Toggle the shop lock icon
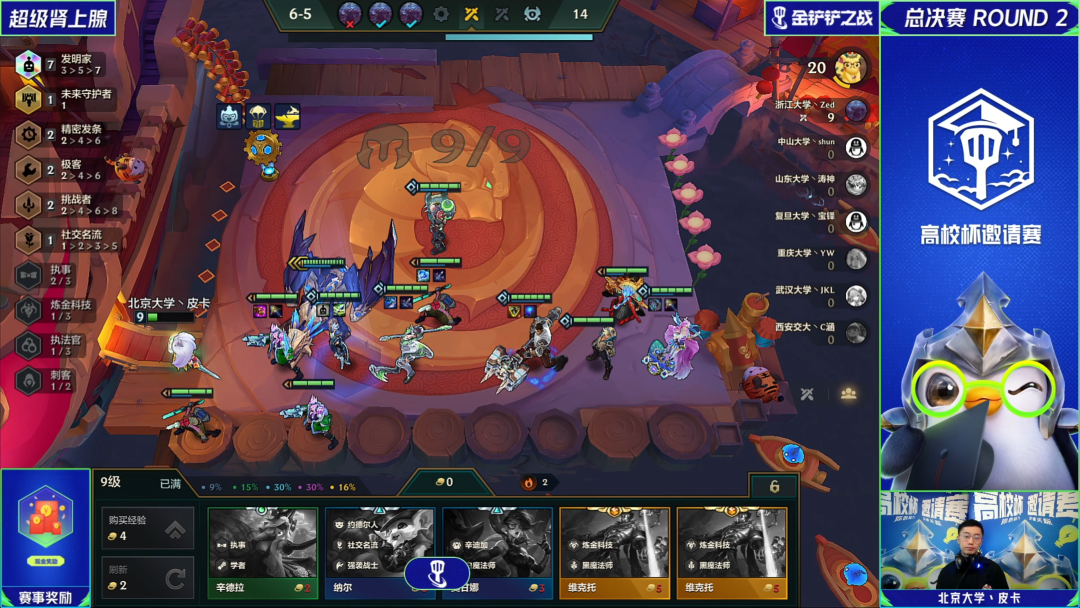This screenshot has height=608, width=1080. point(774,487)
